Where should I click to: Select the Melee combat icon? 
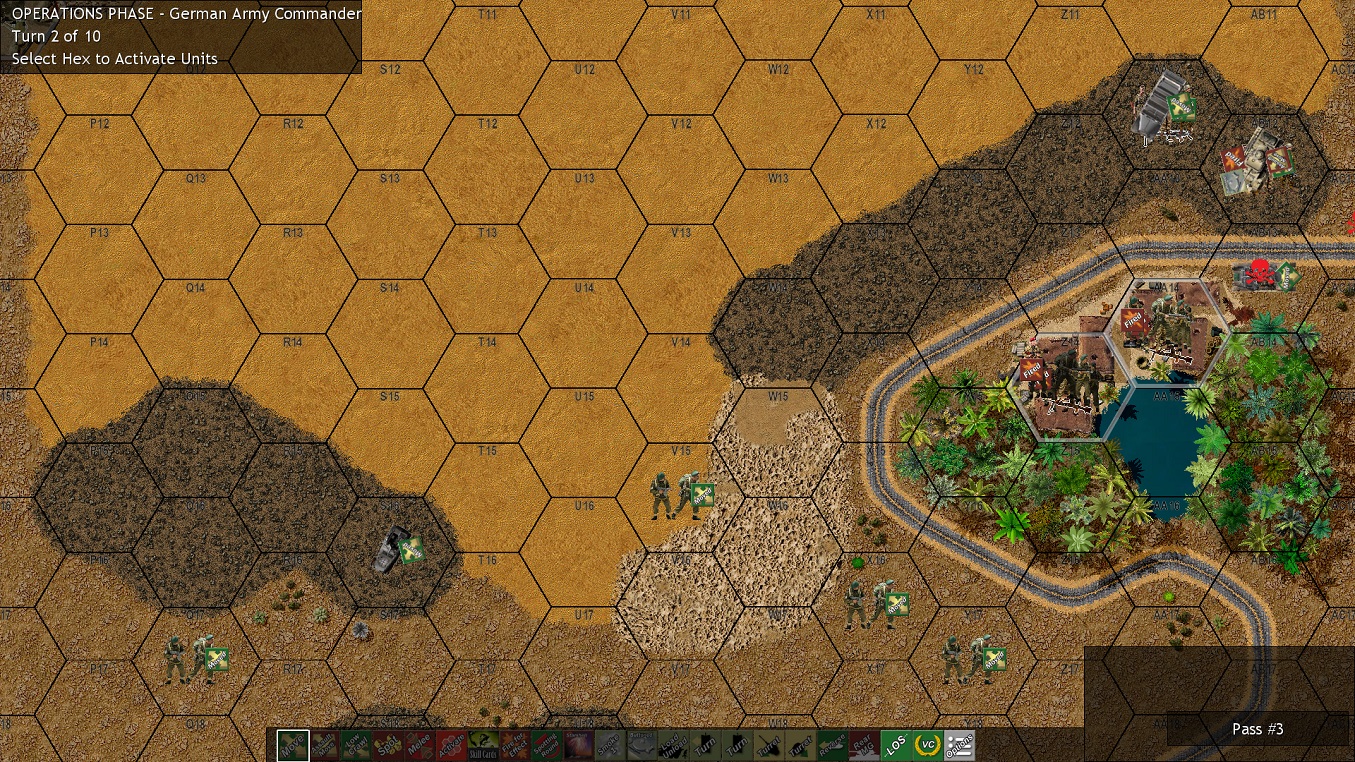418,745
